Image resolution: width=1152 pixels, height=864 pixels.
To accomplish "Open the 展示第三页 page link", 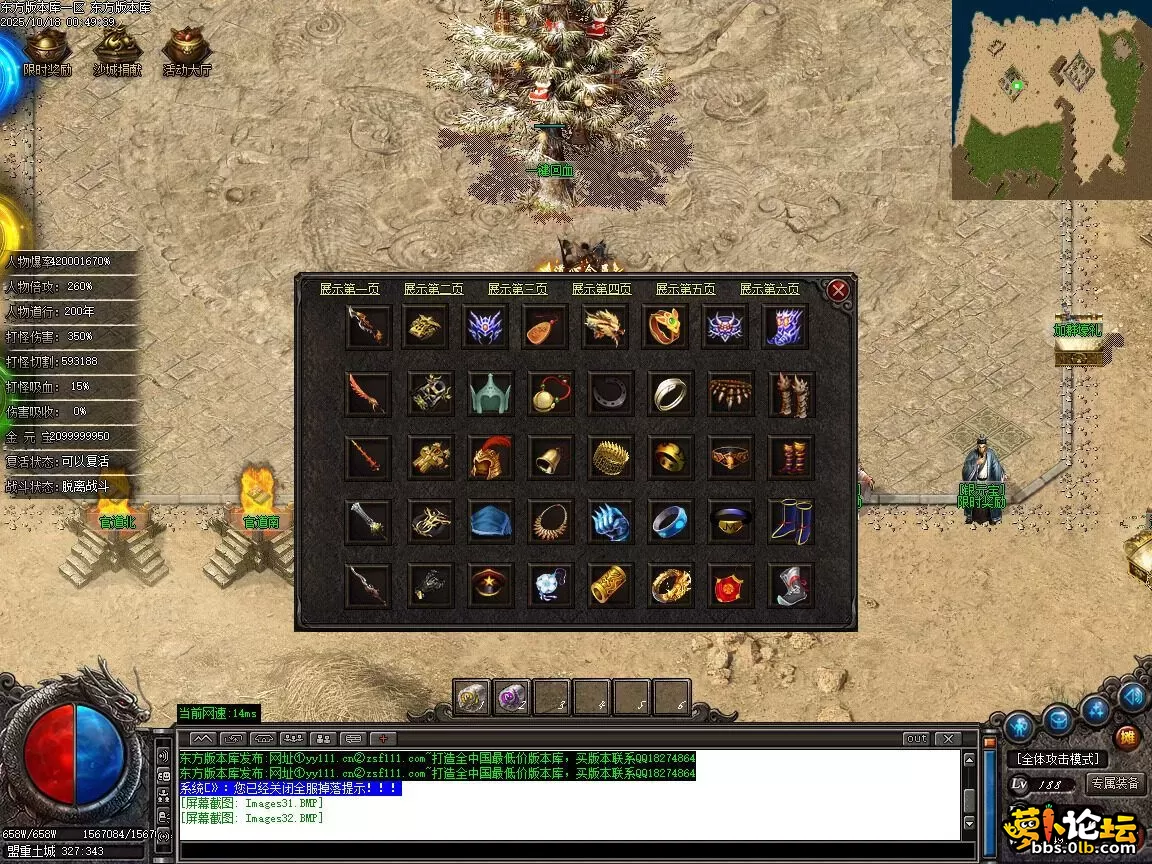I will 518,289.
